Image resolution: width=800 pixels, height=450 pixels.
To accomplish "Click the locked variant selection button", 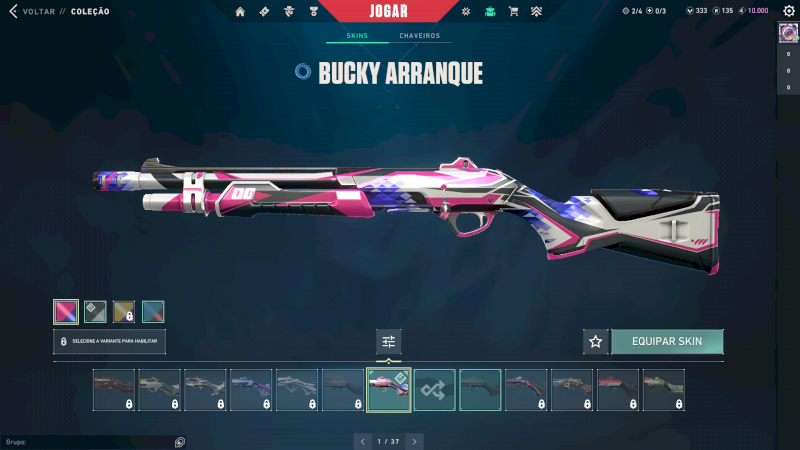I will click(110, 341).
